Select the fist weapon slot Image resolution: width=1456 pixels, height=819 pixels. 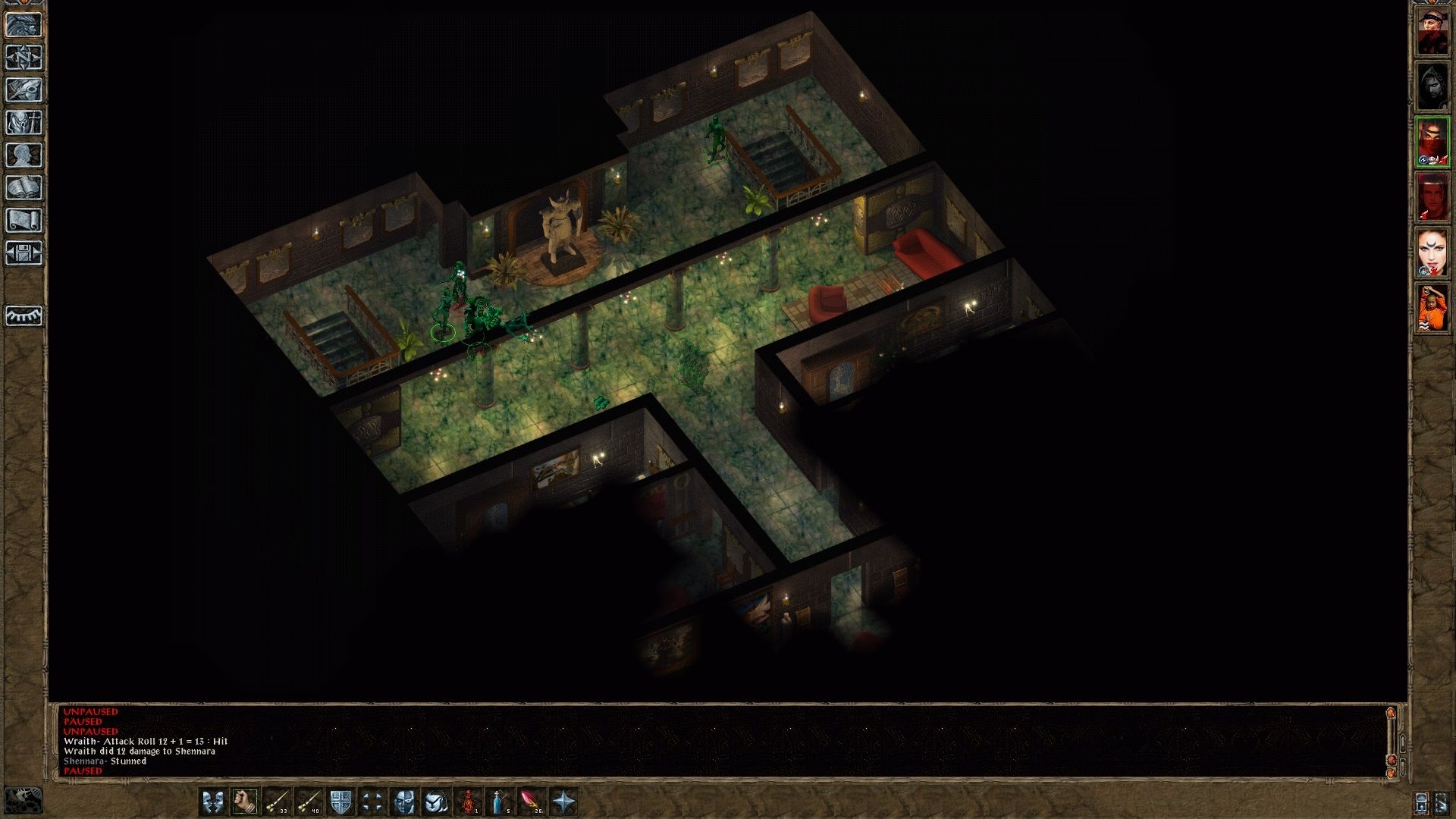click(245, 802)
